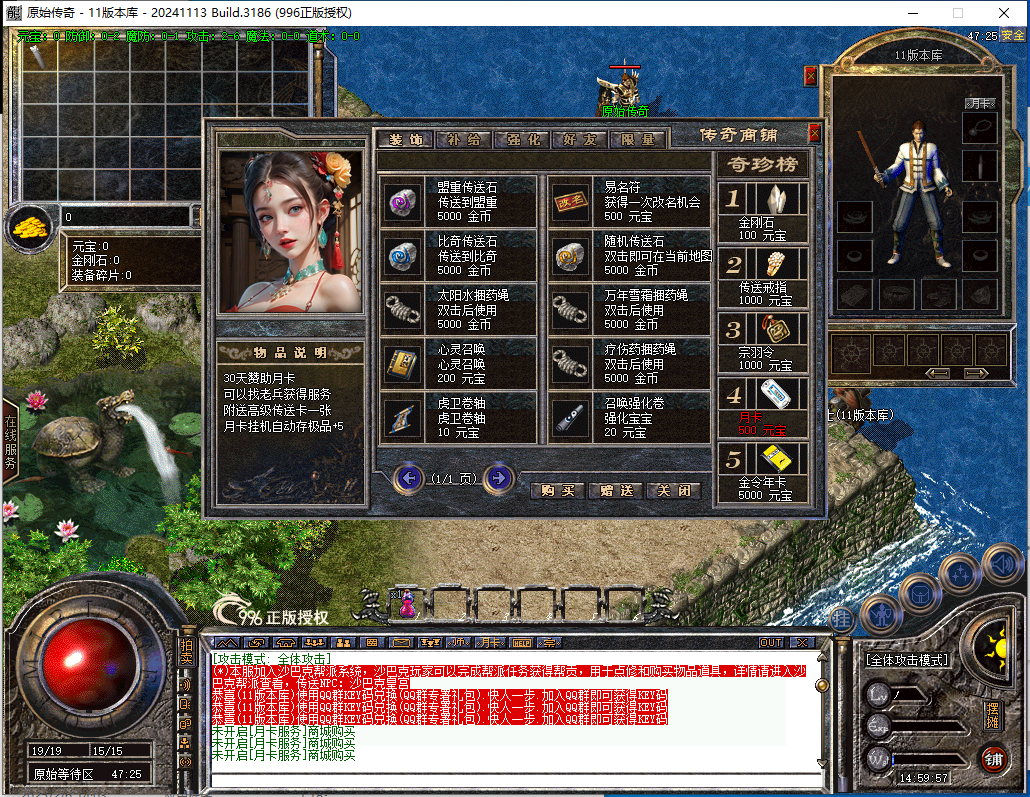Choose 金令年卡 in the 奇珍榜 list

pos(762,473)
